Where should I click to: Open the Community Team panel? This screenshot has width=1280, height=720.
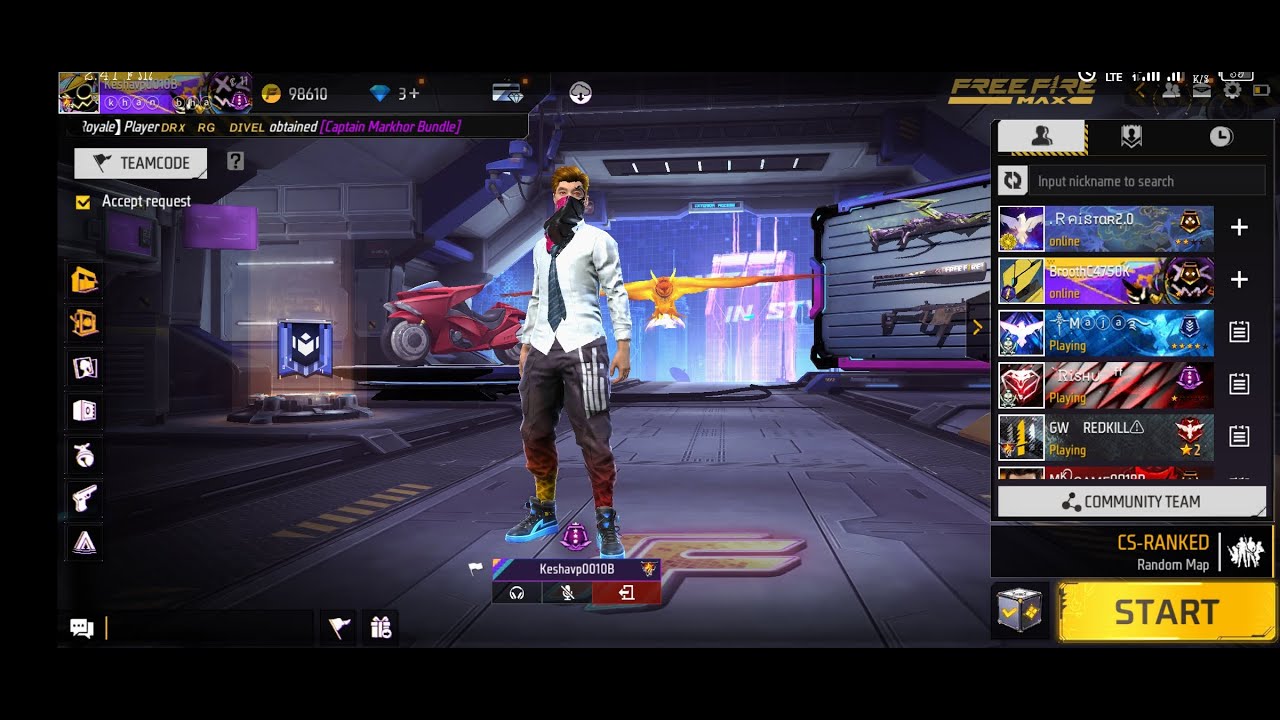1131,502
